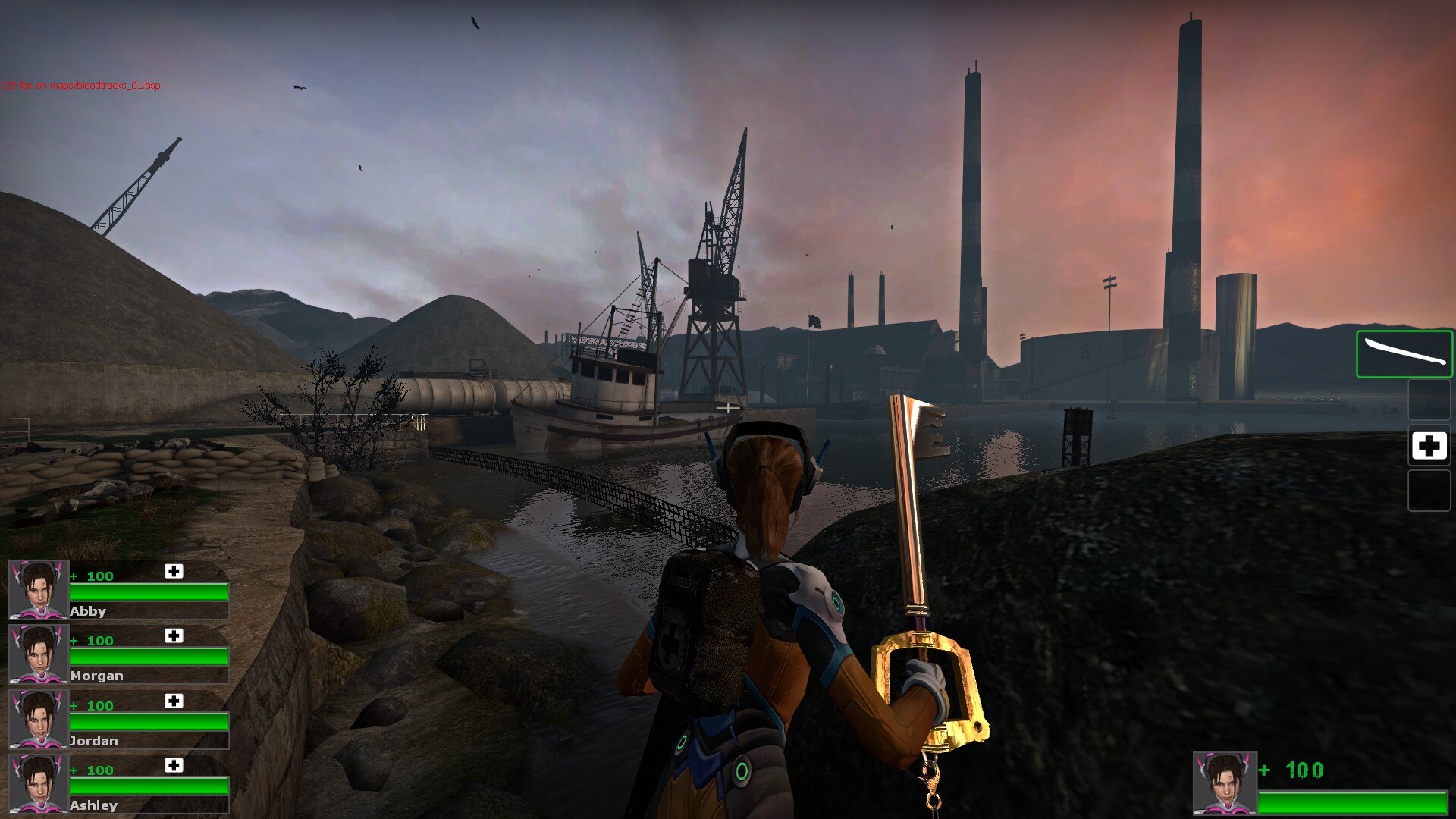Click Abby's medkit indicator icon
The width and height of the screenshot is (1456, 819).
(x=174, y=572)
